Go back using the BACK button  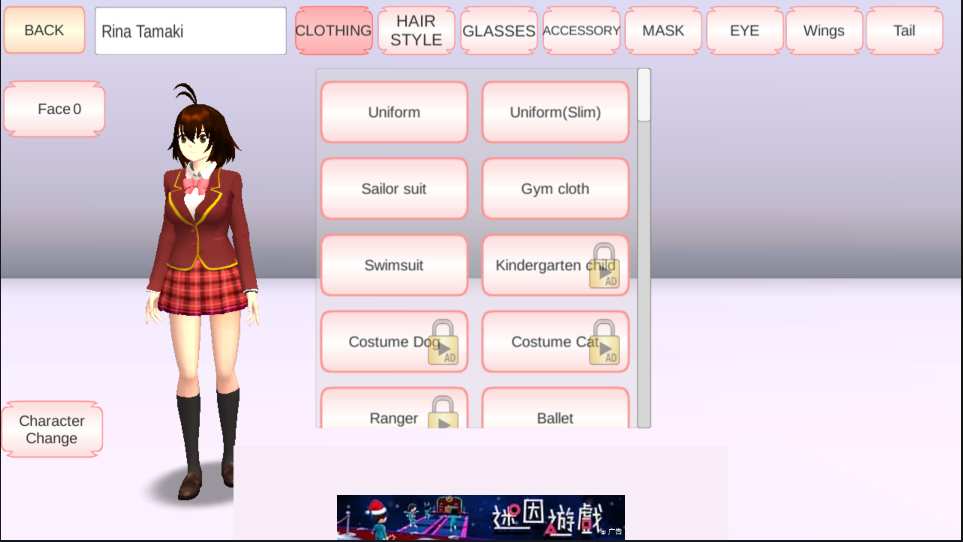pos(44,30)
